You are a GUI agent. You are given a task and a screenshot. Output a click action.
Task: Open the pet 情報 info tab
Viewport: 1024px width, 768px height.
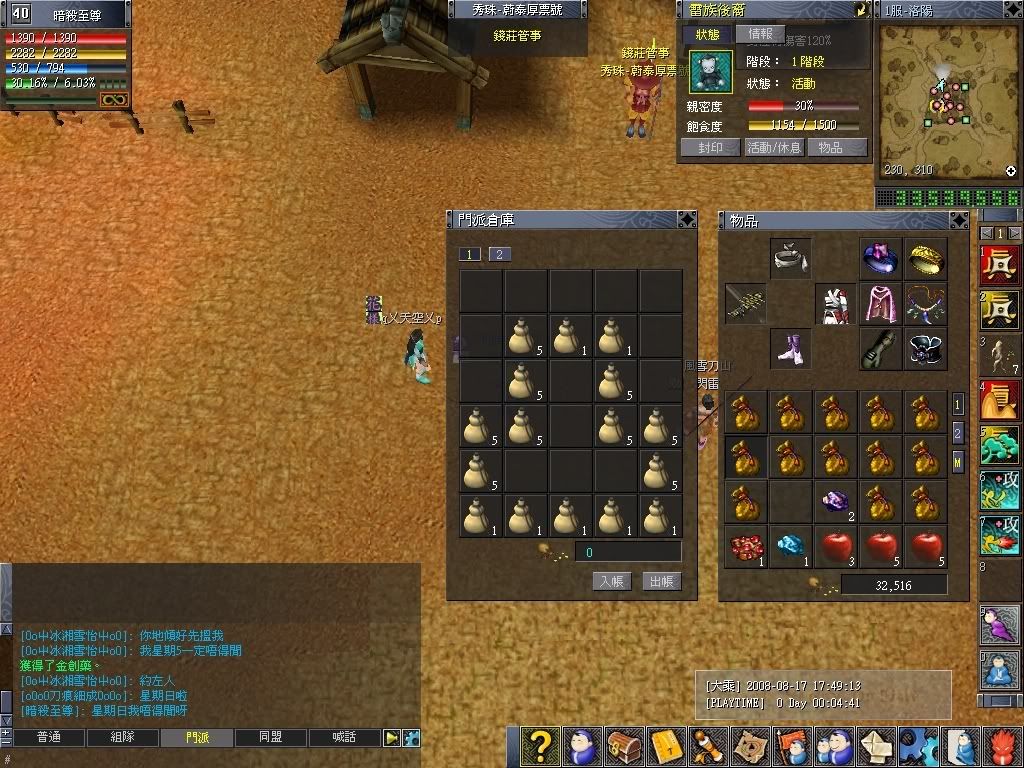760,34
